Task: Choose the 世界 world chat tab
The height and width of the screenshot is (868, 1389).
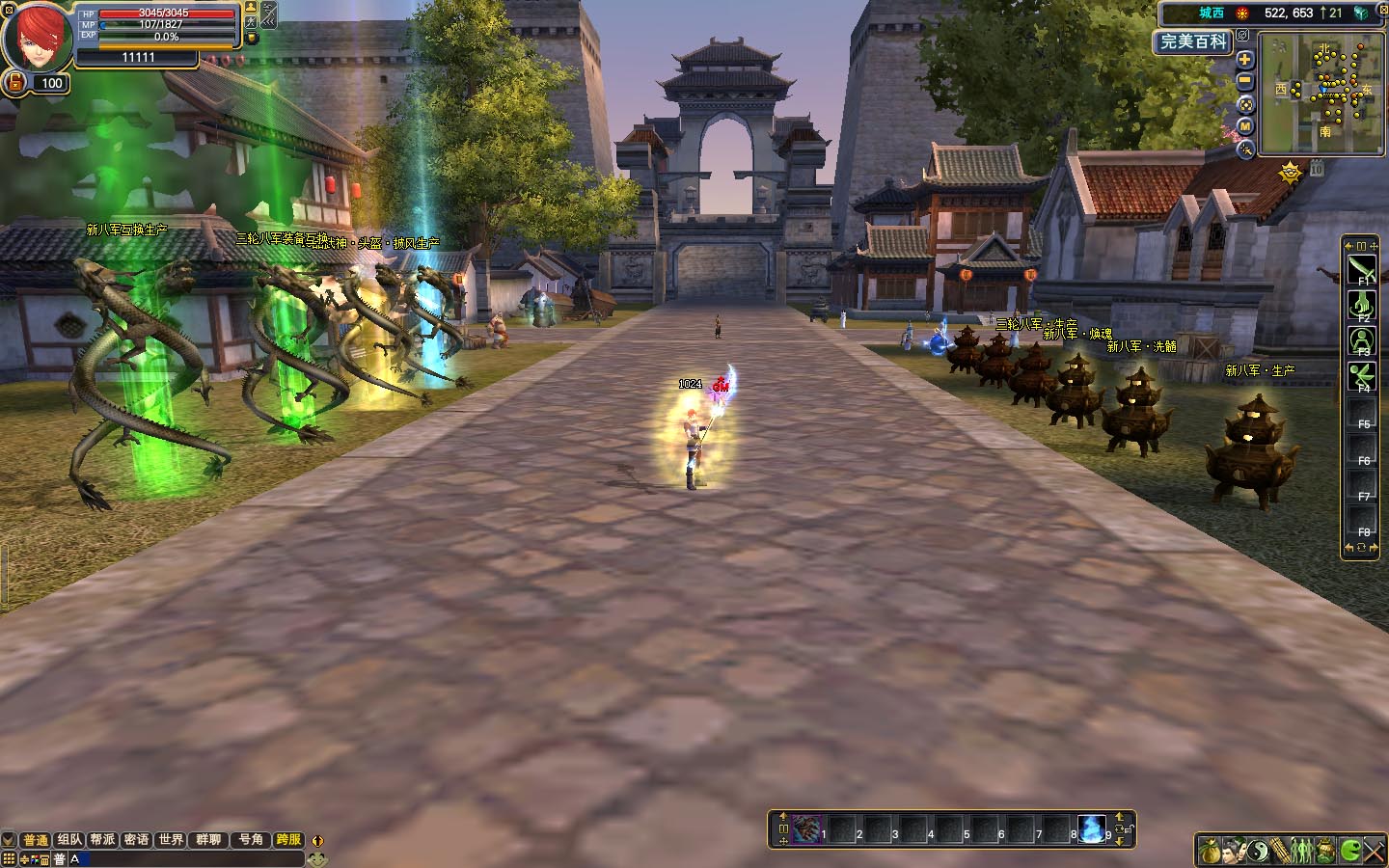Action: [x=172, y=840]
